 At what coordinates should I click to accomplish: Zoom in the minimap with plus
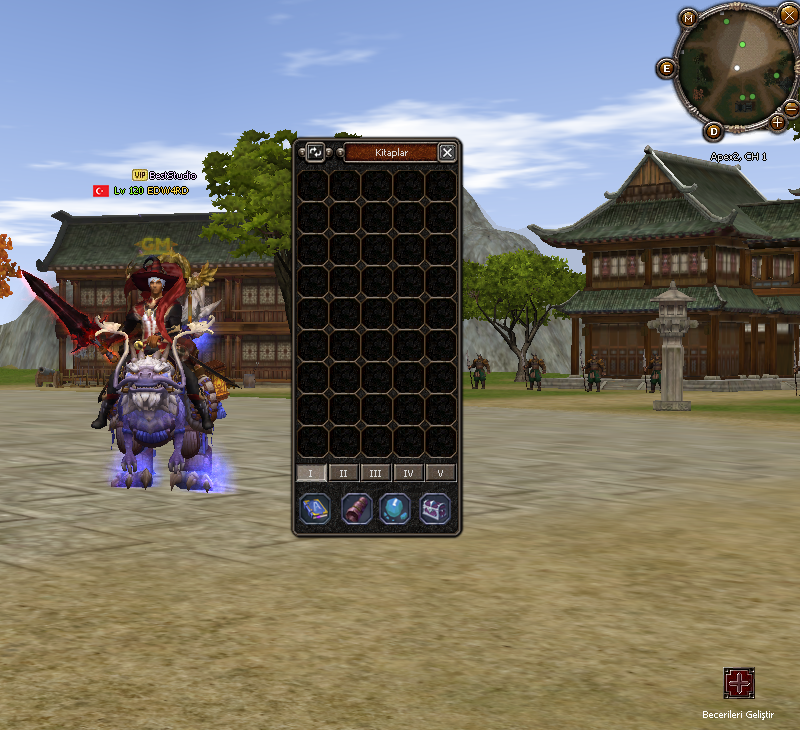coord(777,123)
